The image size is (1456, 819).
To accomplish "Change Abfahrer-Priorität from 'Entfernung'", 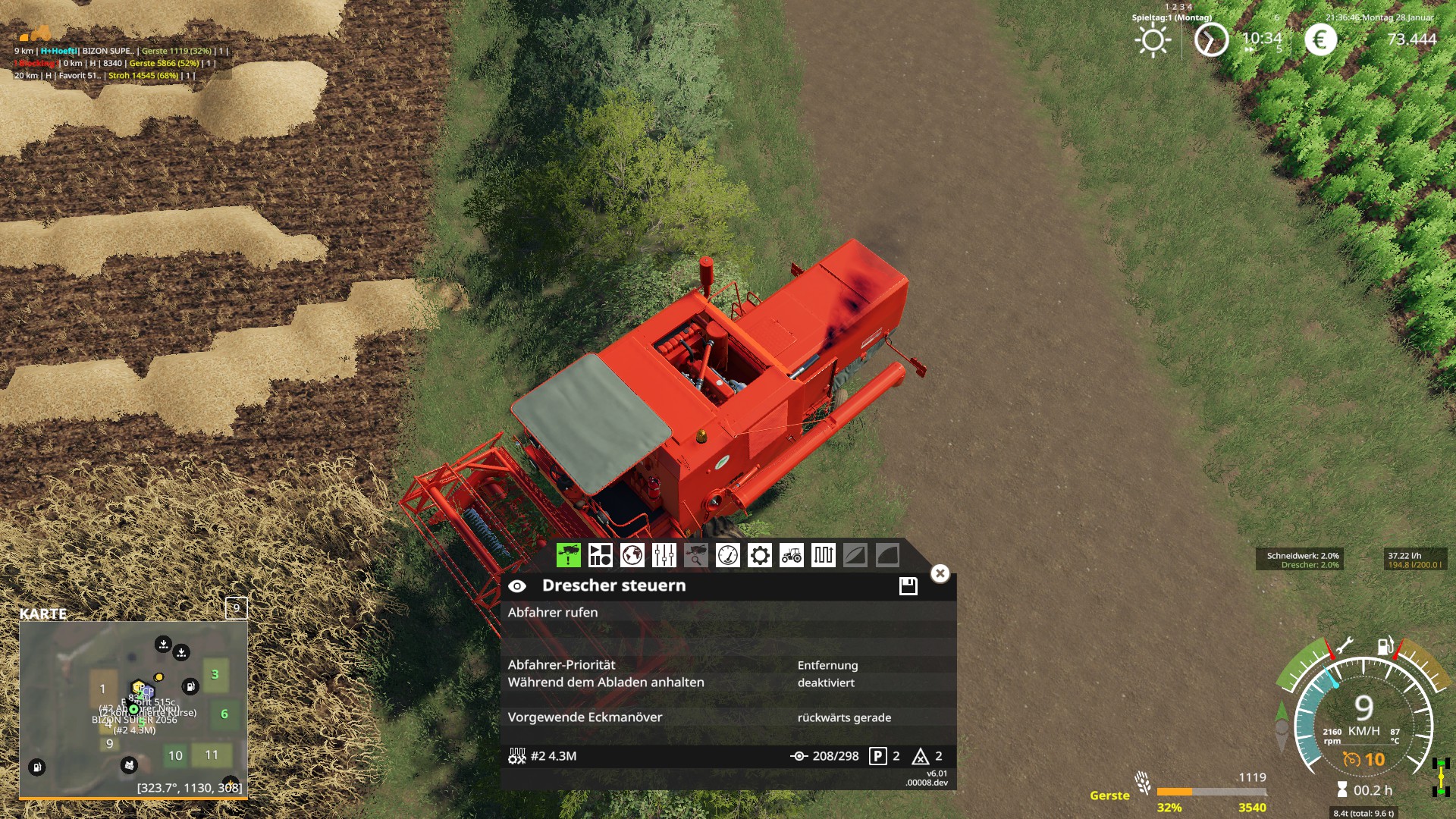I will tap(828, 665).
